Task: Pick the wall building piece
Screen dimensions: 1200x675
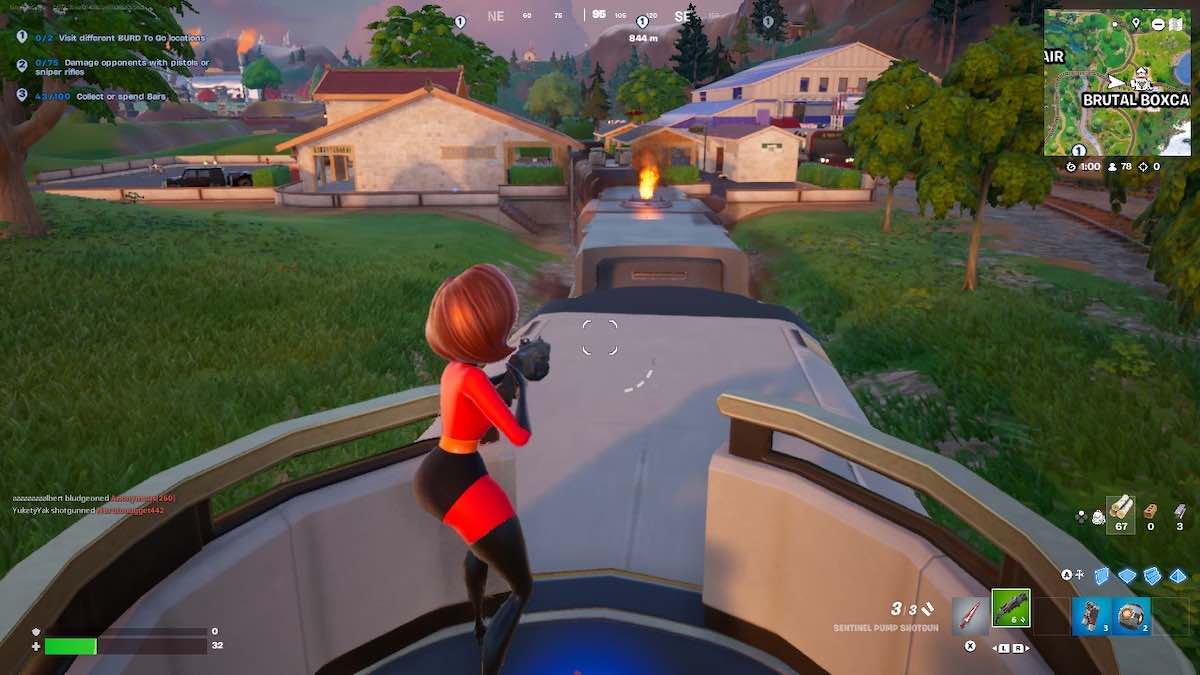Action: 1103,575
